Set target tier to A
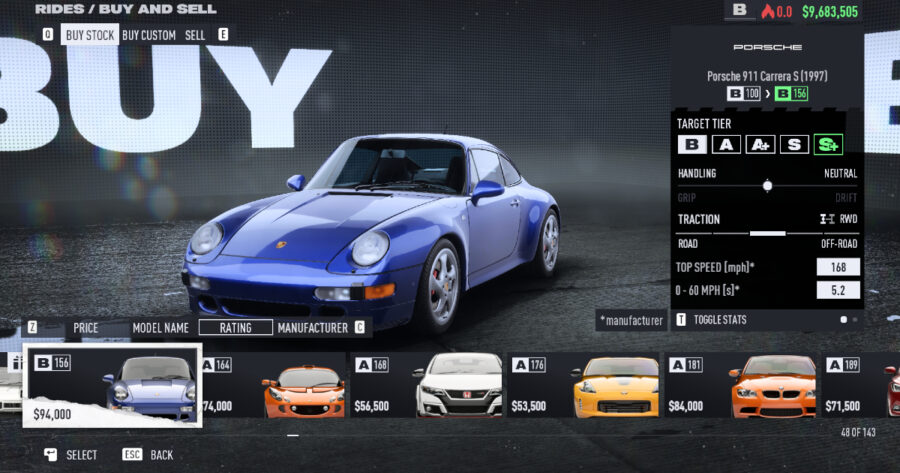Screen dimensions: 900x473 pyautogui.click(x=727, y=144)
